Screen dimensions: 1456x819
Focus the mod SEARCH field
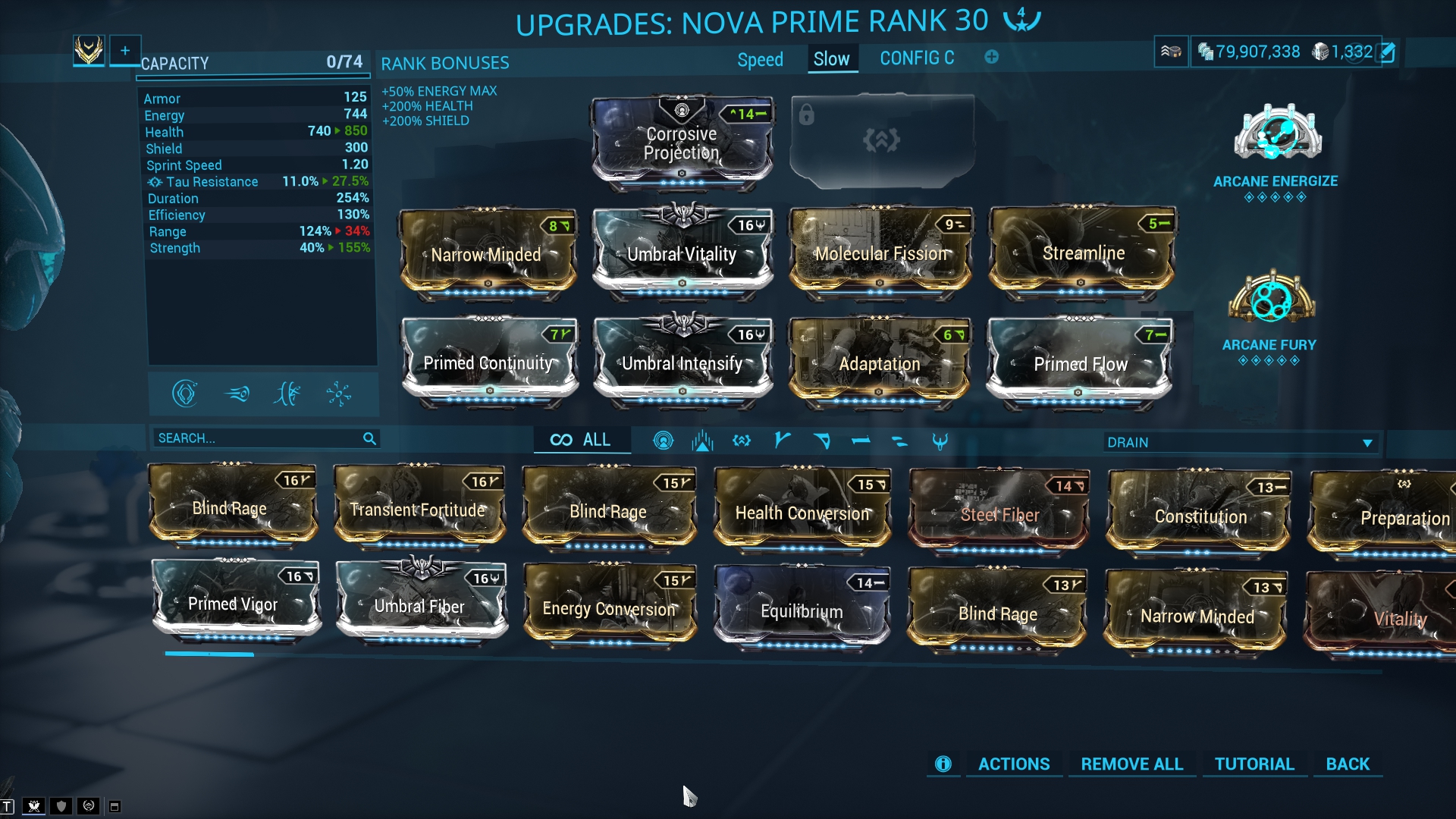(258, 438)
